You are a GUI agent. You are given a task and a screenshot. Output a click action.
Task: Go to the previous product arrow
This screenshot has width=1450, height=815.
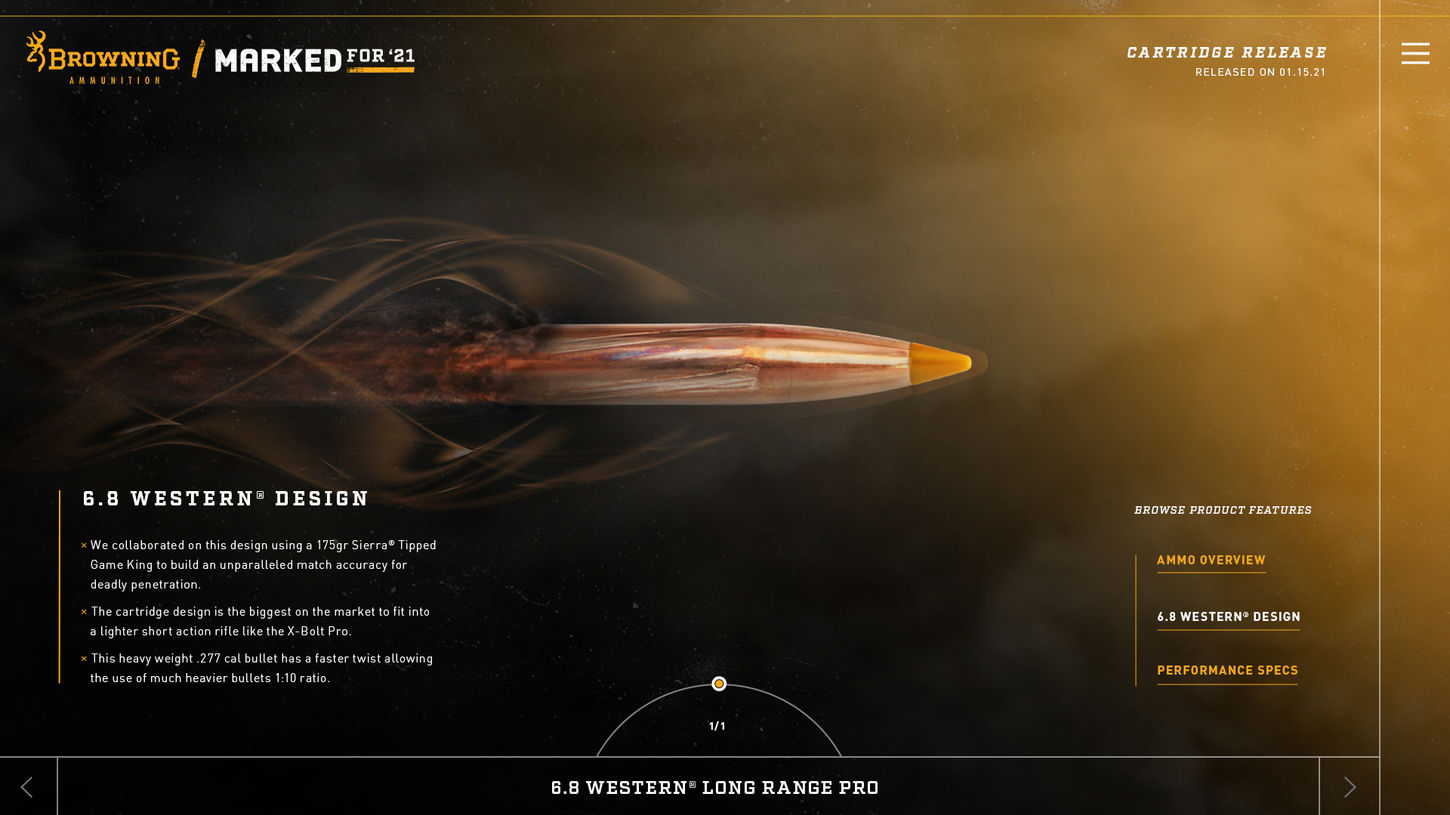(x=27, y=787)
